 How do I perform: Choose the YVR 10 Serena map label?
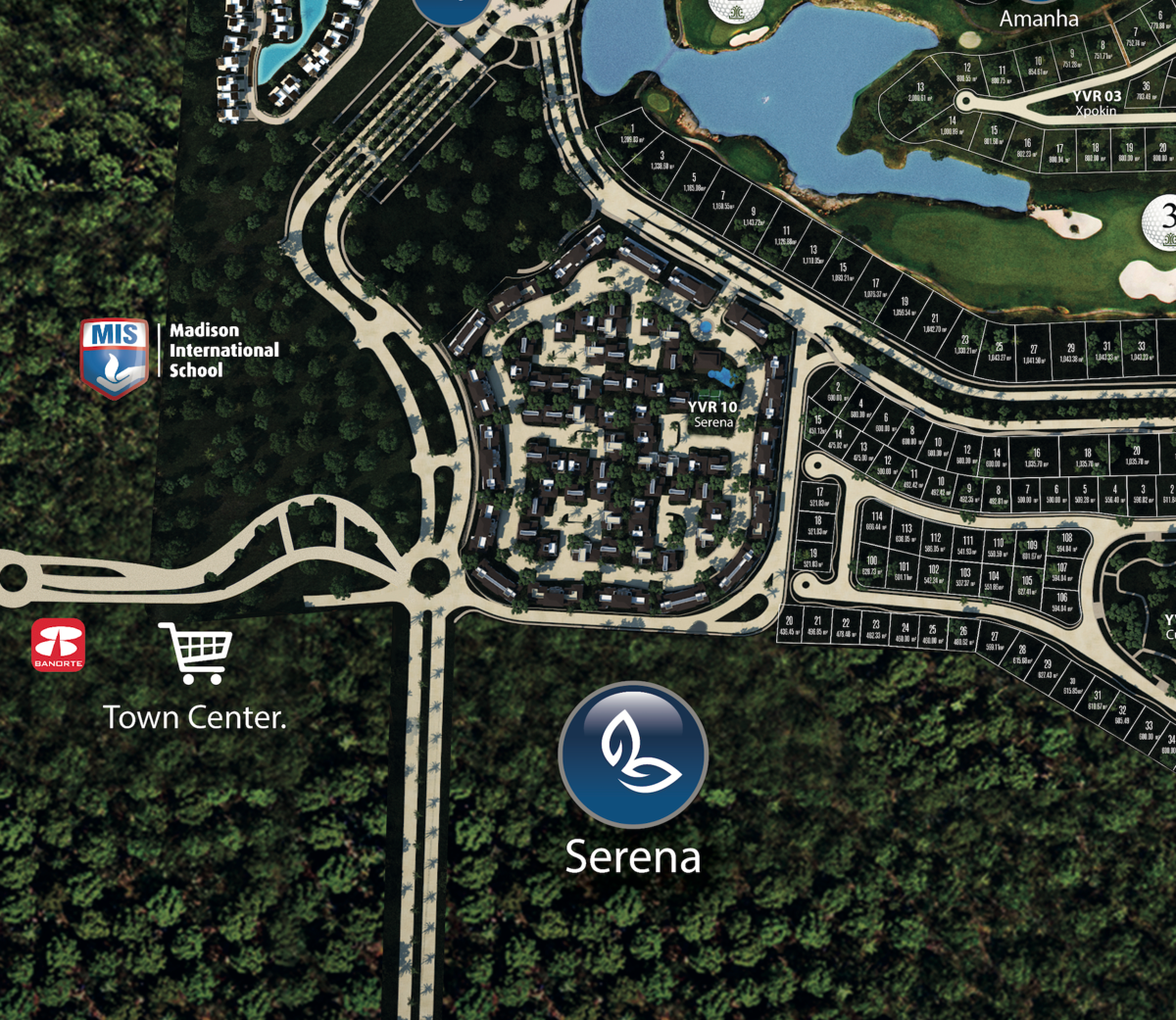point(712,413)
